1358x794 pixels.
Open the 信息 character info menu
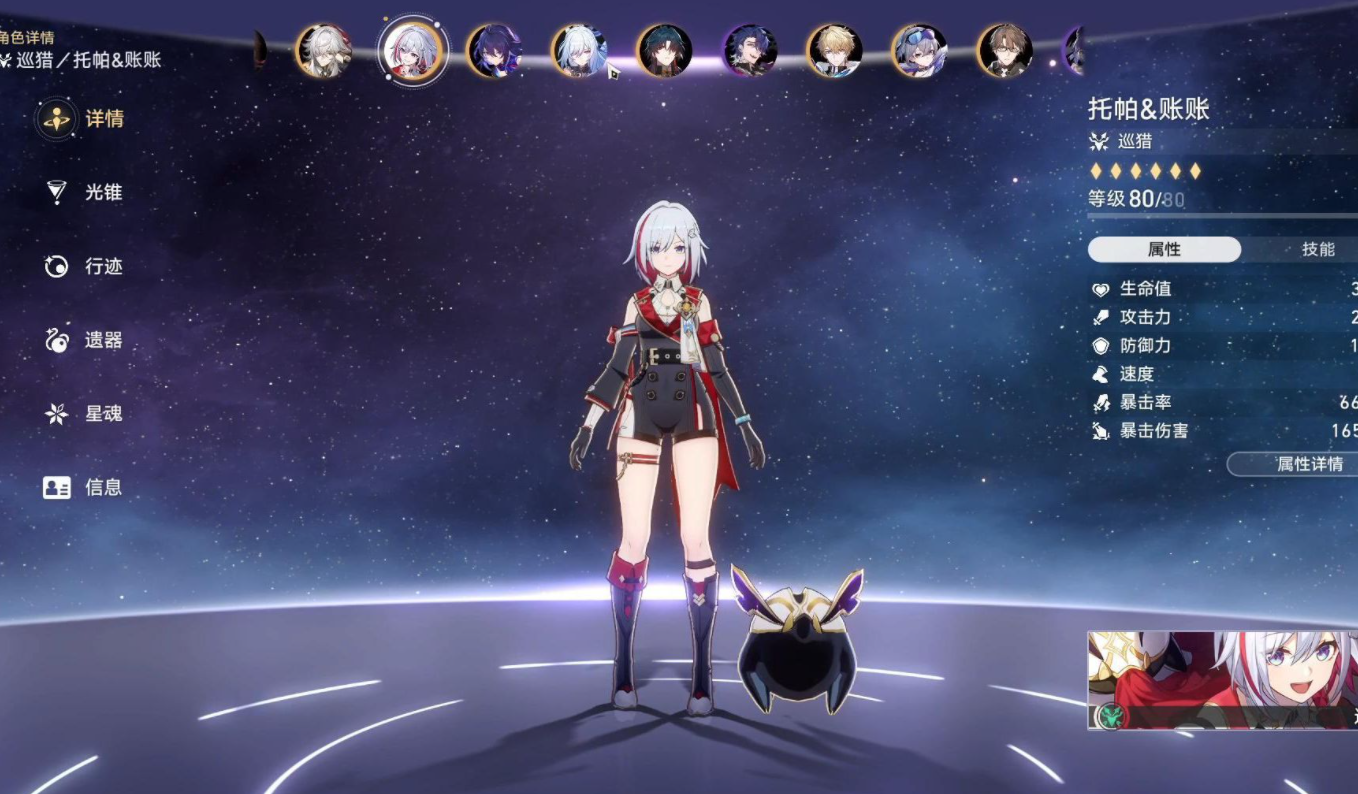click(x=84, y=488)
